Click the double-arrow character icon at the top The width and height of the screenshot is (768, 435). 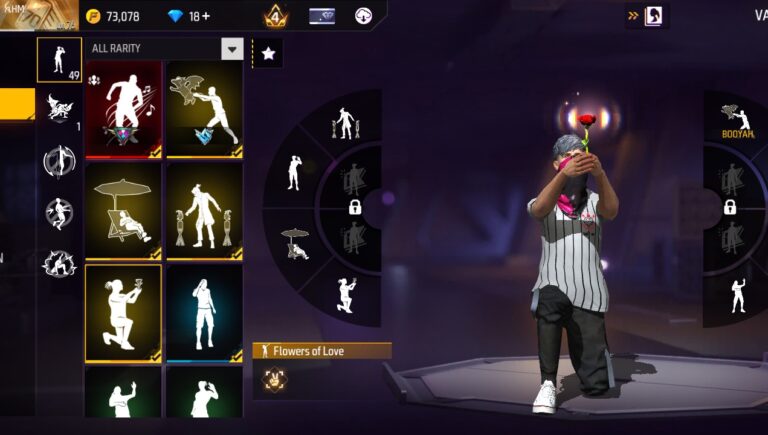point(647,16)
